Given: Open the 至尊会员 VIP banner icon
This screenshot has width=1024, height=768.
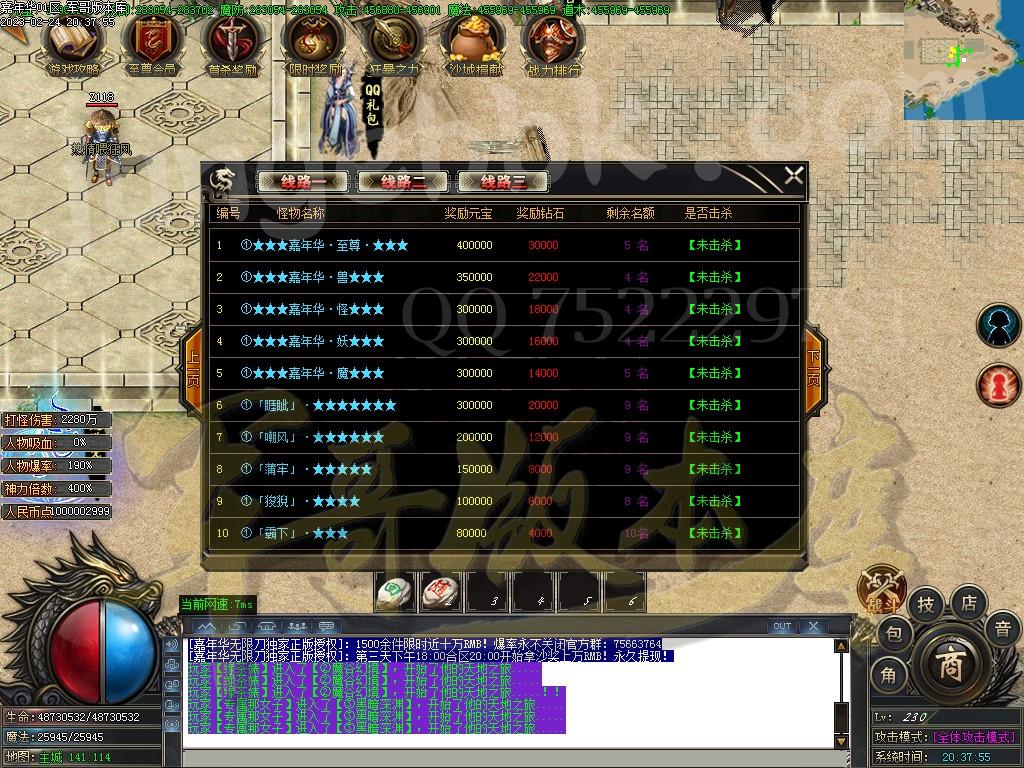Looking at the screenshot, I should coord(152,45).
